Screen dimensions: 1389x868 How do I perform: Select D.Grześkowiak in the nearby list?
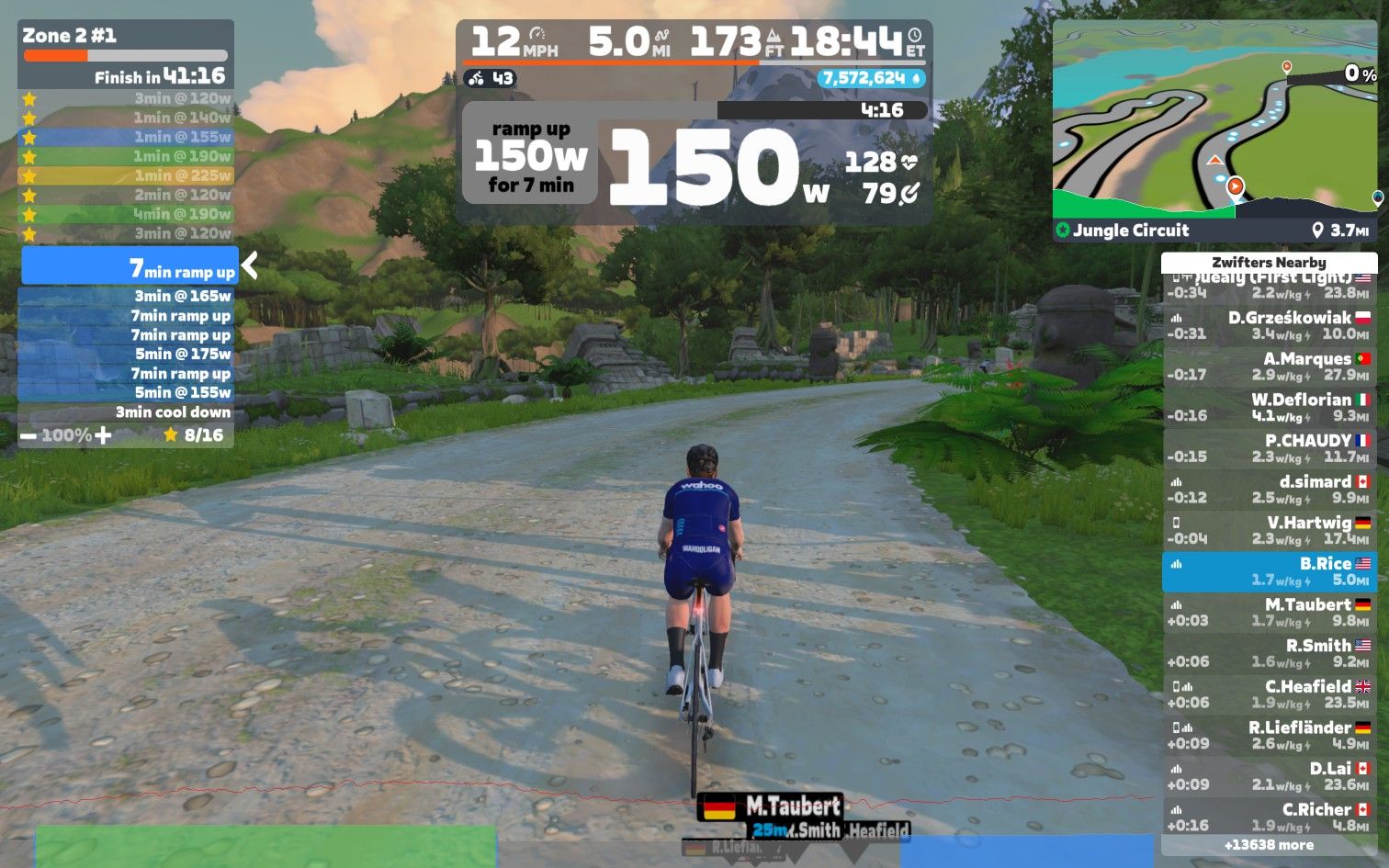click(1269, 325)
